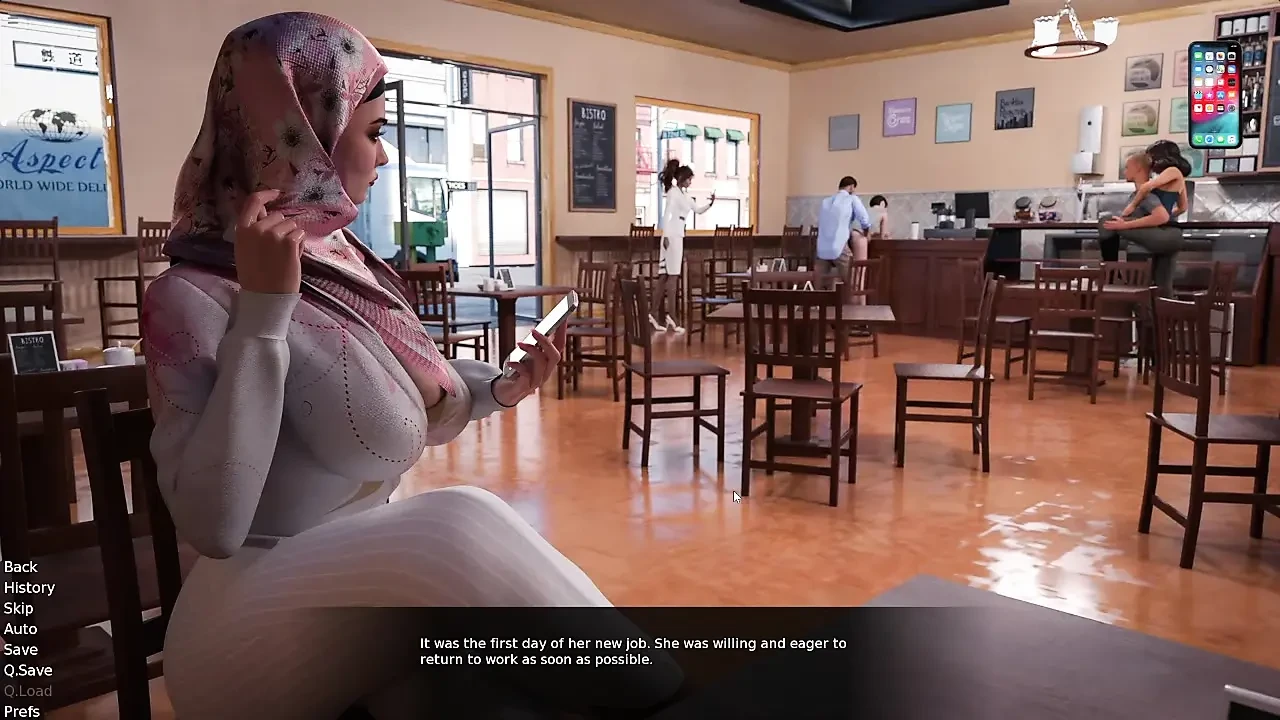Open the smartphone icon
1280x720 pixels.
1214,95
